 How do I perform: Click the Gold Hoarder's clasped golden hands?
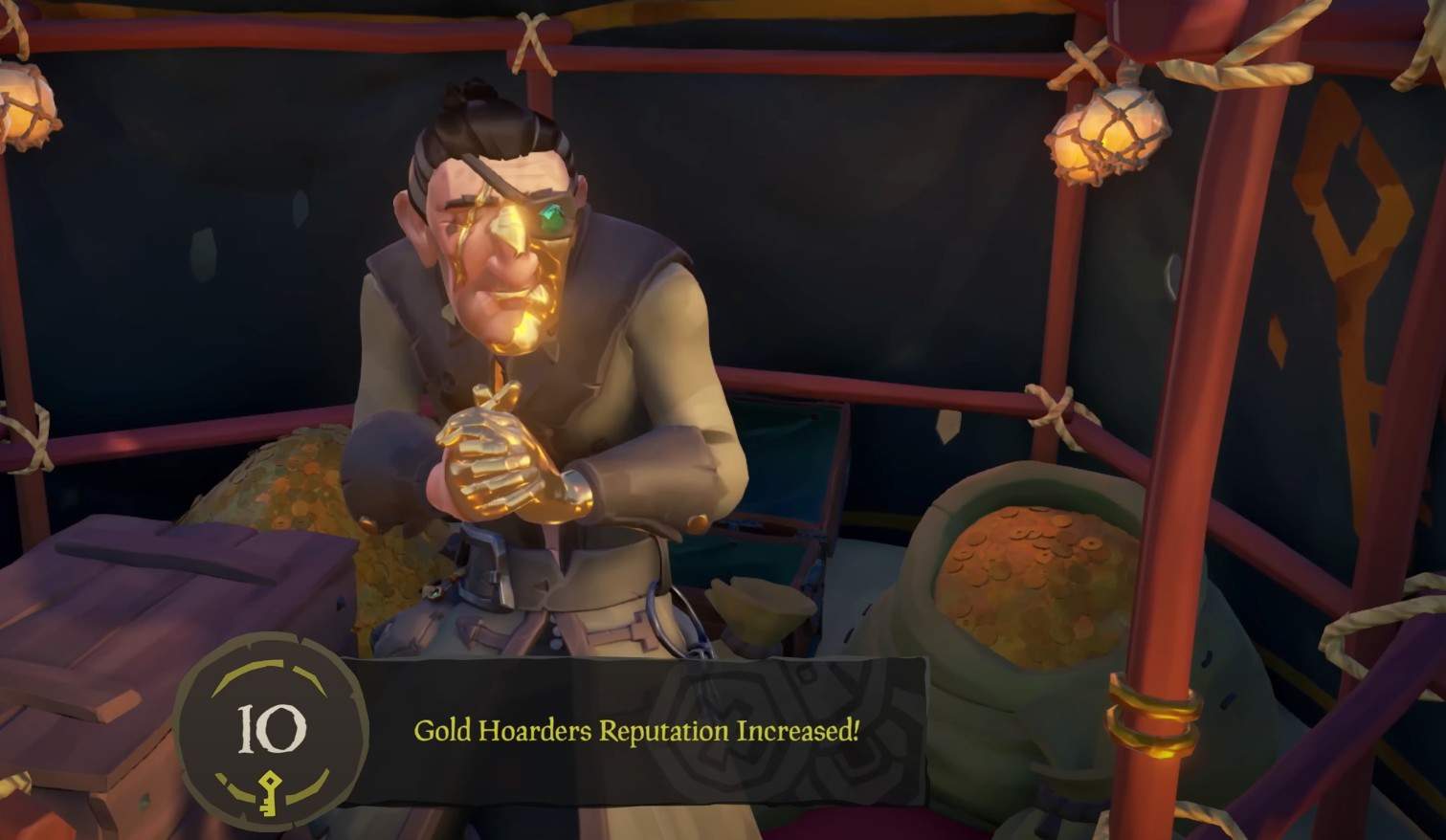[498, 469]
